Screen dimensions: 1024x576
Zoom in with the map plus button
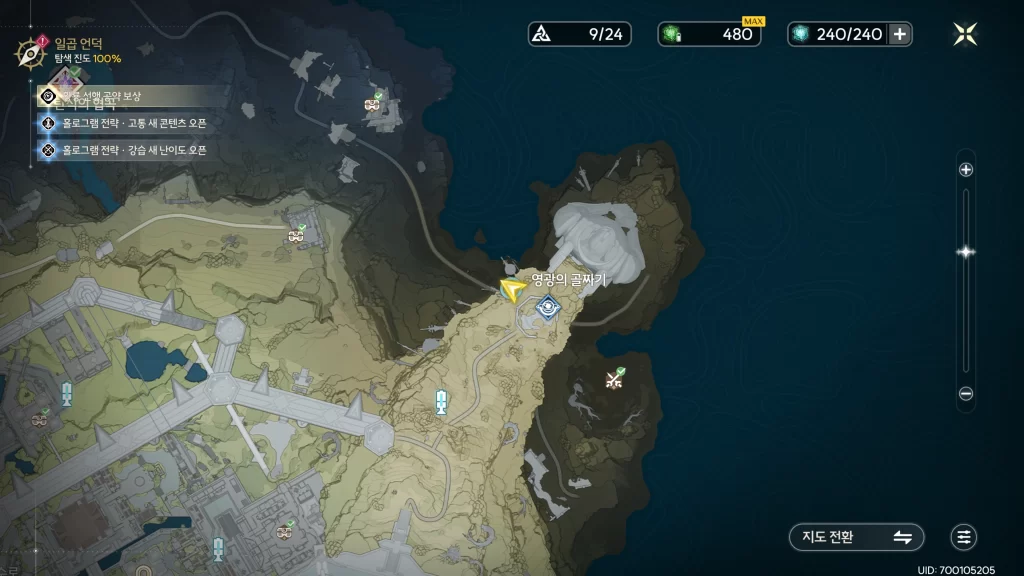tap(966, 170)
